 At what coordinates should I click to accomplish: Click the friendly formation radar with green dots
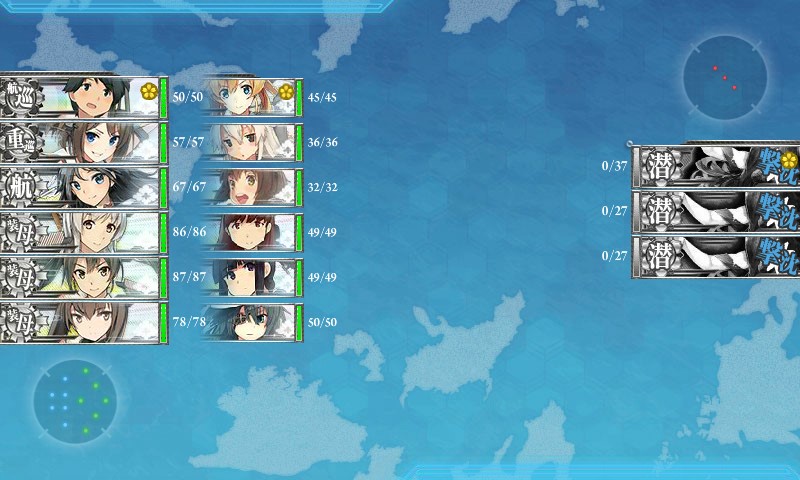point(75,402)
